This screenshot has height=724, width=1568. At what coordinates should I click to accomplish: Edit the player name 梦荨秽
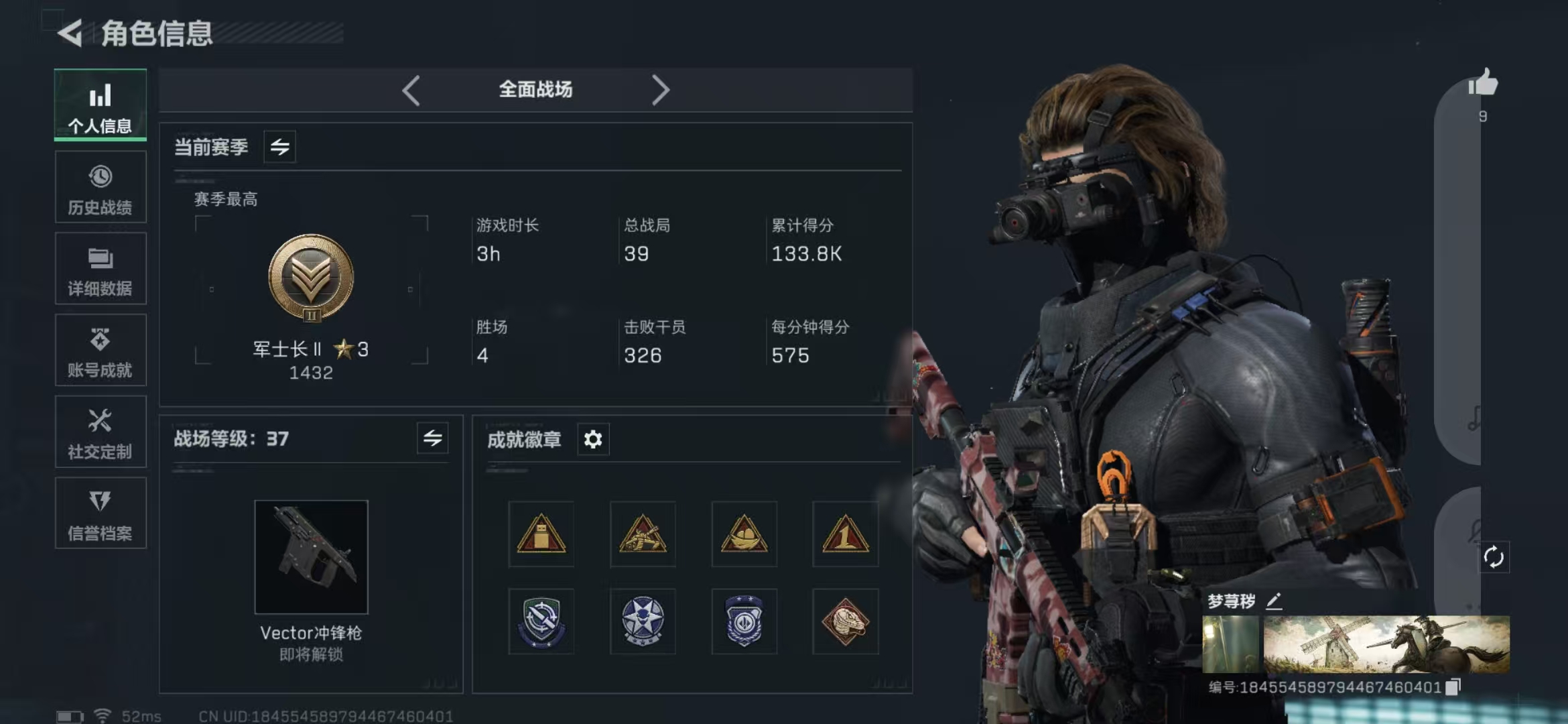click(1274, 601)
